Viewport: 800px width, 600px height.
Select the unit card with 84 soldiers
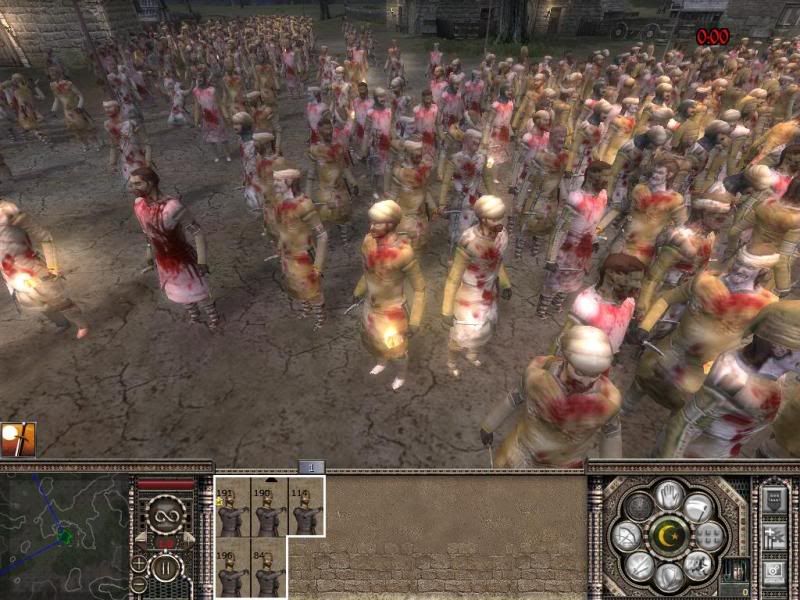pos(269,567)
